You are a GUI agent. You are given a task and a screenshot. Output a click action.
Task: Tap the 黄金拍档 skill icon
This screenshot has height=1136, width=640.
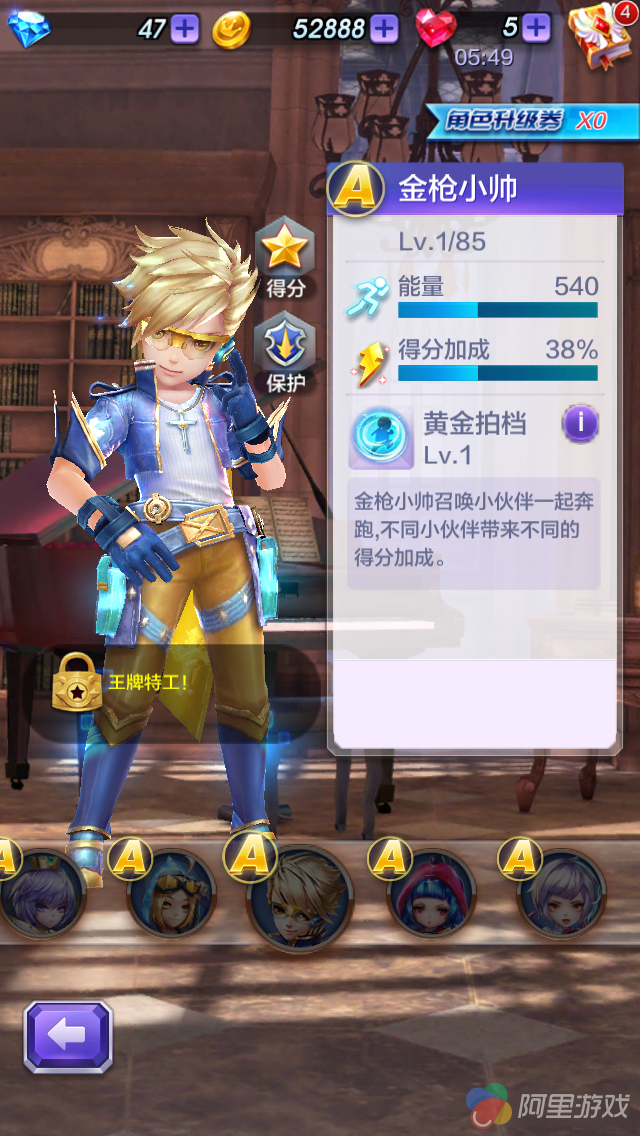[381, 438]
